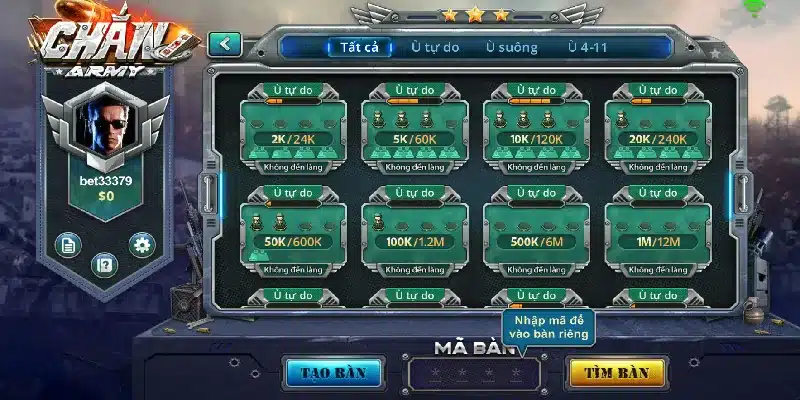This screenshot has width=800, height=400.
Task: Select the Ù tự do tab
Action: pyautogui.click(x=435, y=47)
